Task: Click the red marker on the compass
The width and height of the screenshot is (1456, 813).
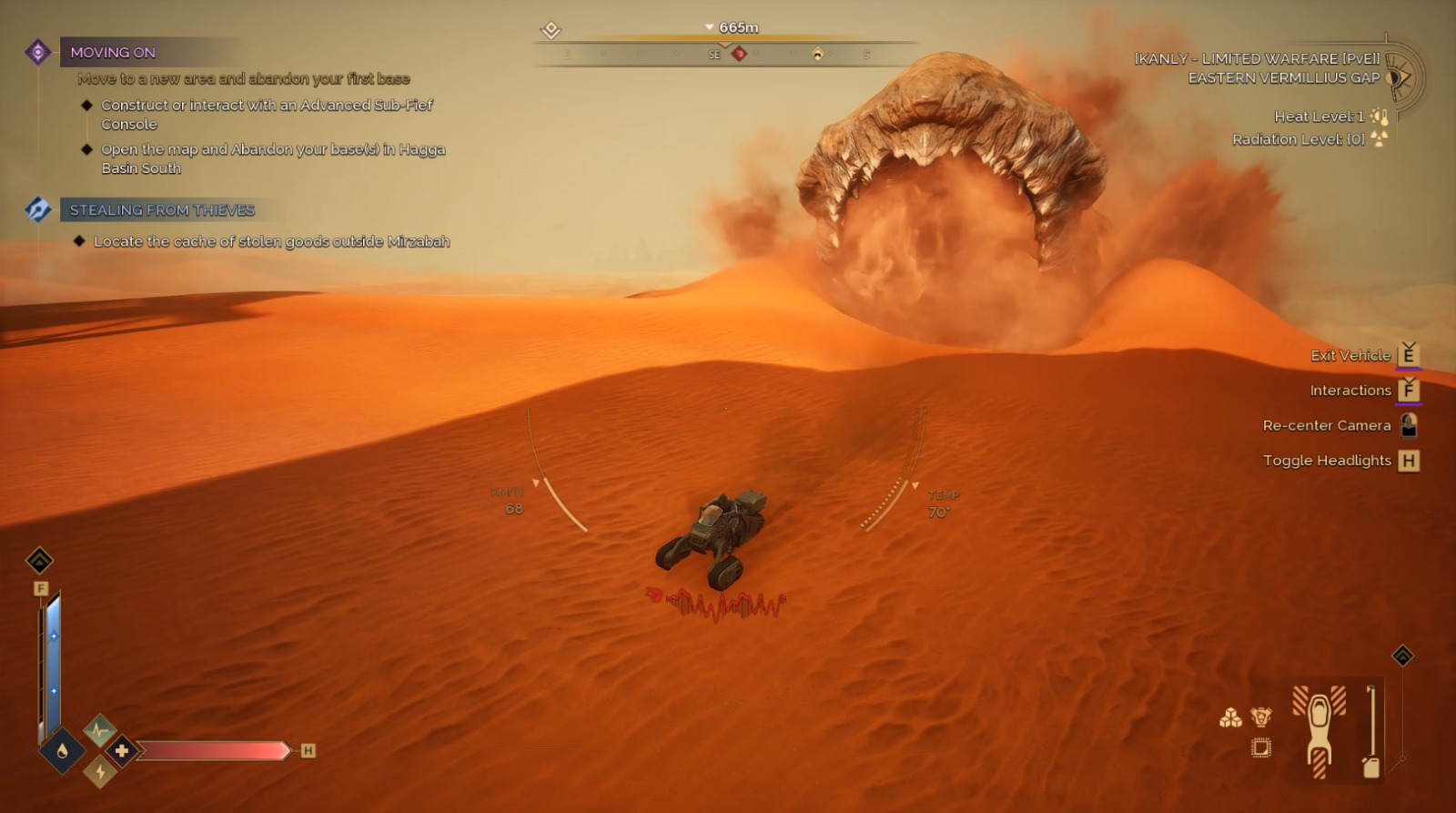Action: click(739, 55)
